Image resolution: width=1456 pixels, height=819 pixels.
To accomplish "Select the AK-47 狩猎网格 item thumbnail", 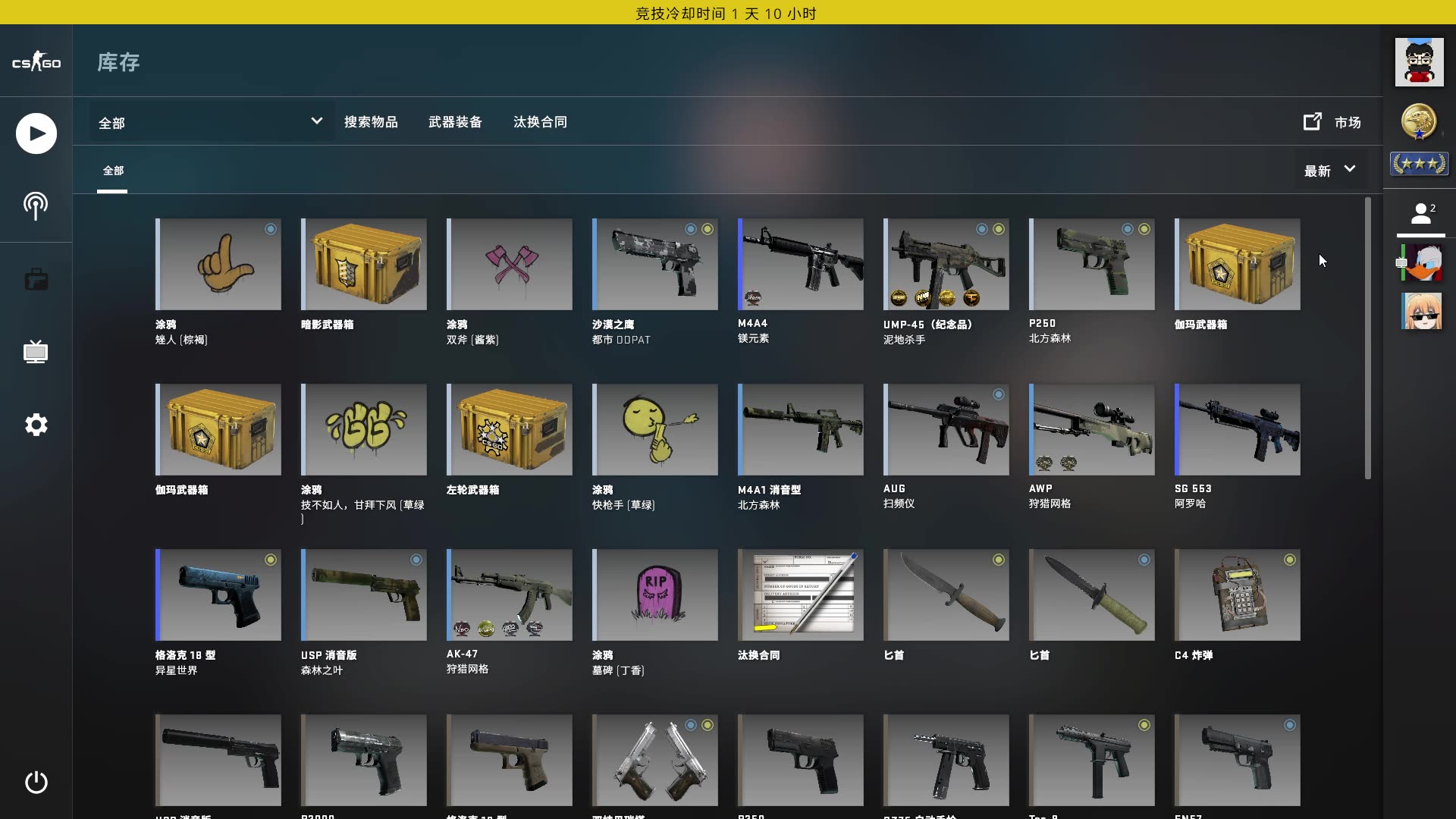I will point(510,595).
